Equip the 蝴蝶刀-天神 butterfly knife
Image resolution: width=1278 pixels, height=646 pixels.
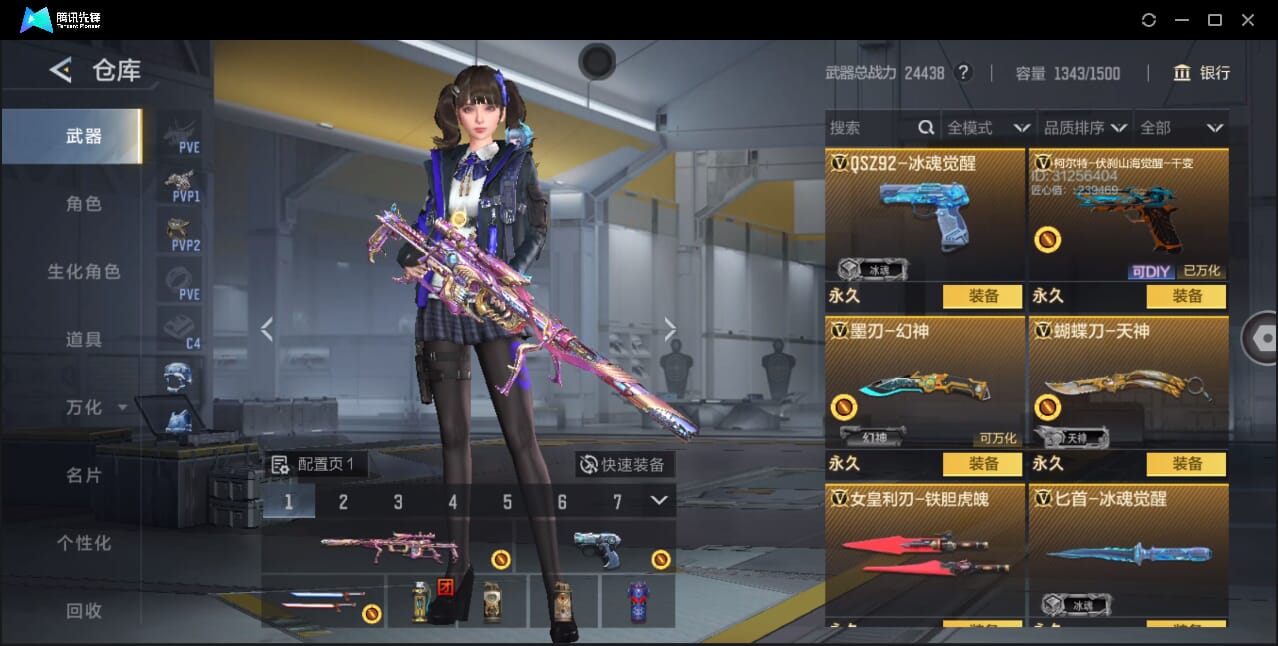(1186, 464)
